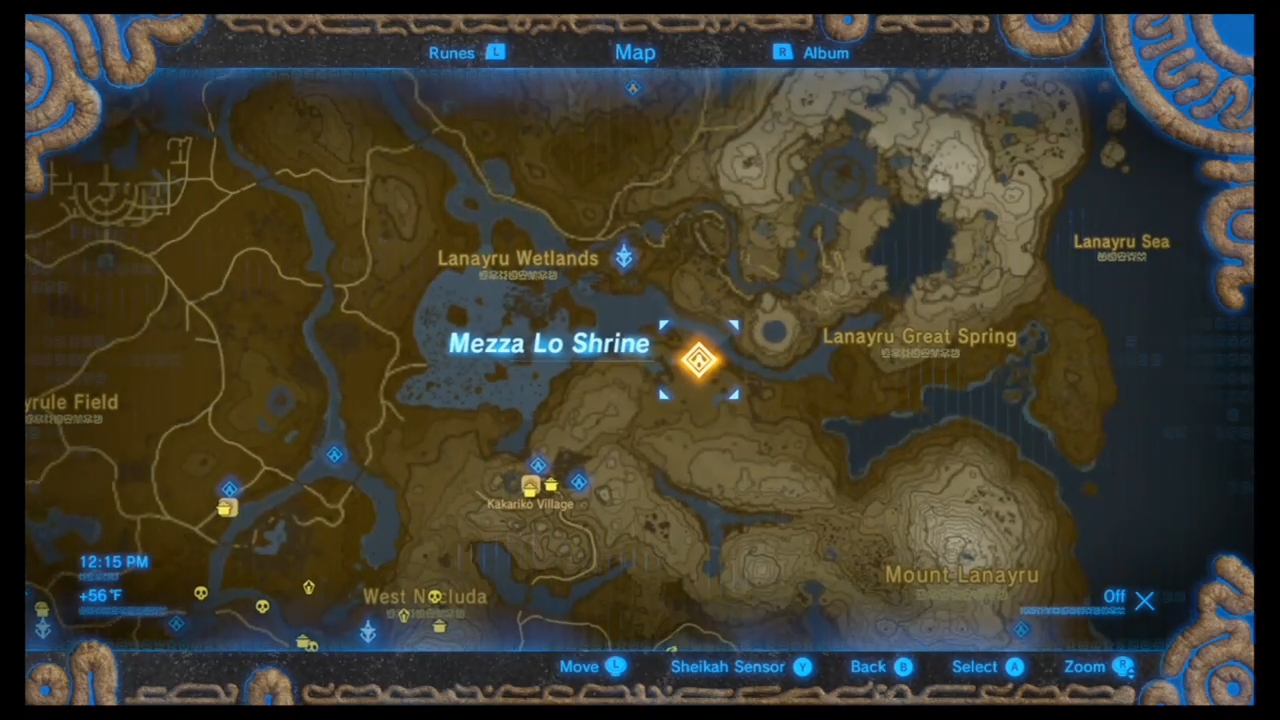Select the Album menu item
The image size is (1280, 720).
[x=826, y=52]
